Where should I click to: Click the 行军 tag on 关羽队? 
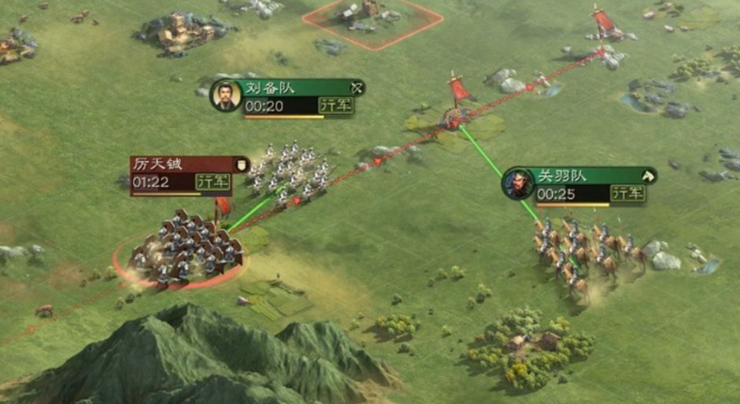[x=628, y=193]
